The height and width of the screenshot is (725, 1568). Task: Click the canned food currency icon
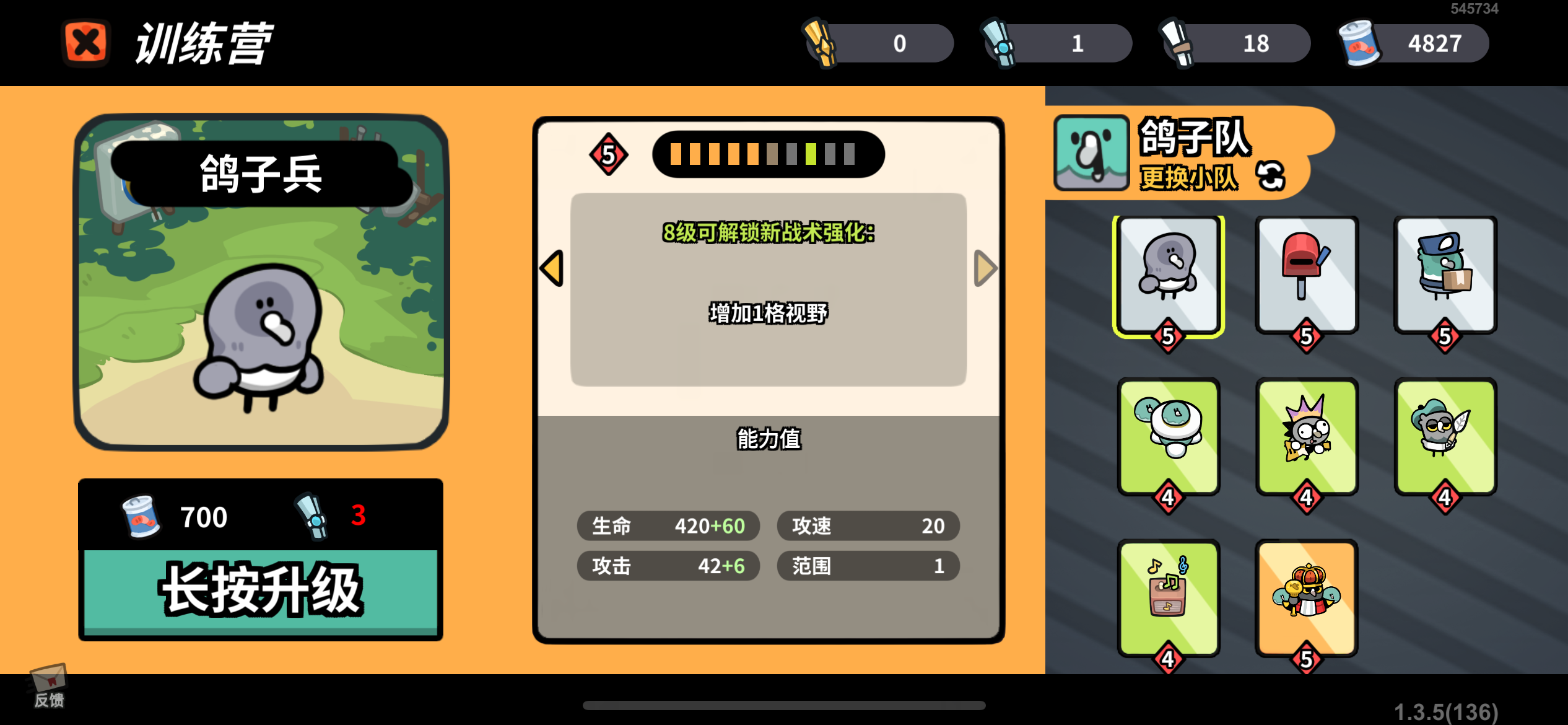click(x=1356, y=43)
